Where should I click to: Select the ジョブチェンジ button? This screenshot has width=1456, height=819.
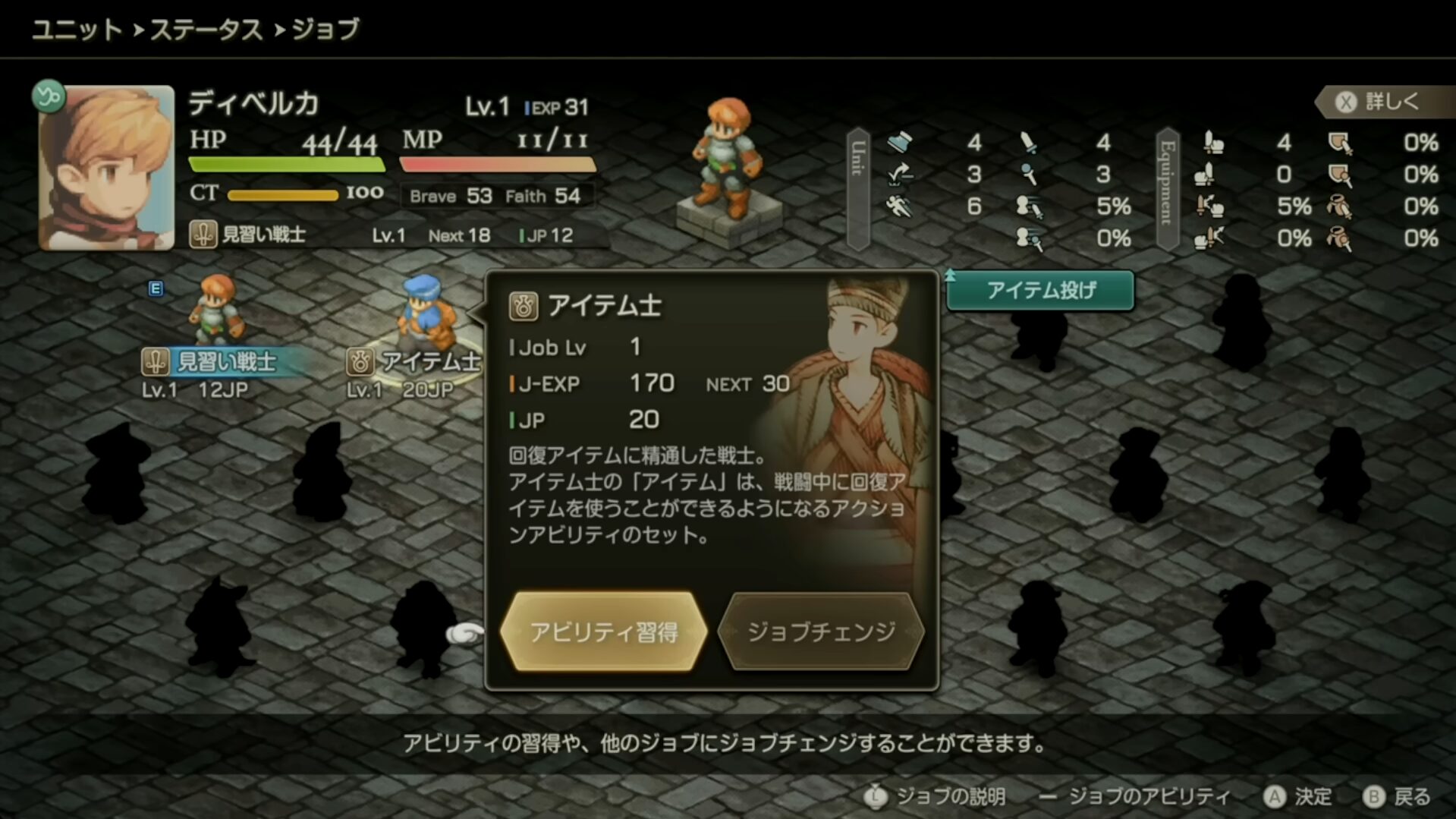[821, 632]
